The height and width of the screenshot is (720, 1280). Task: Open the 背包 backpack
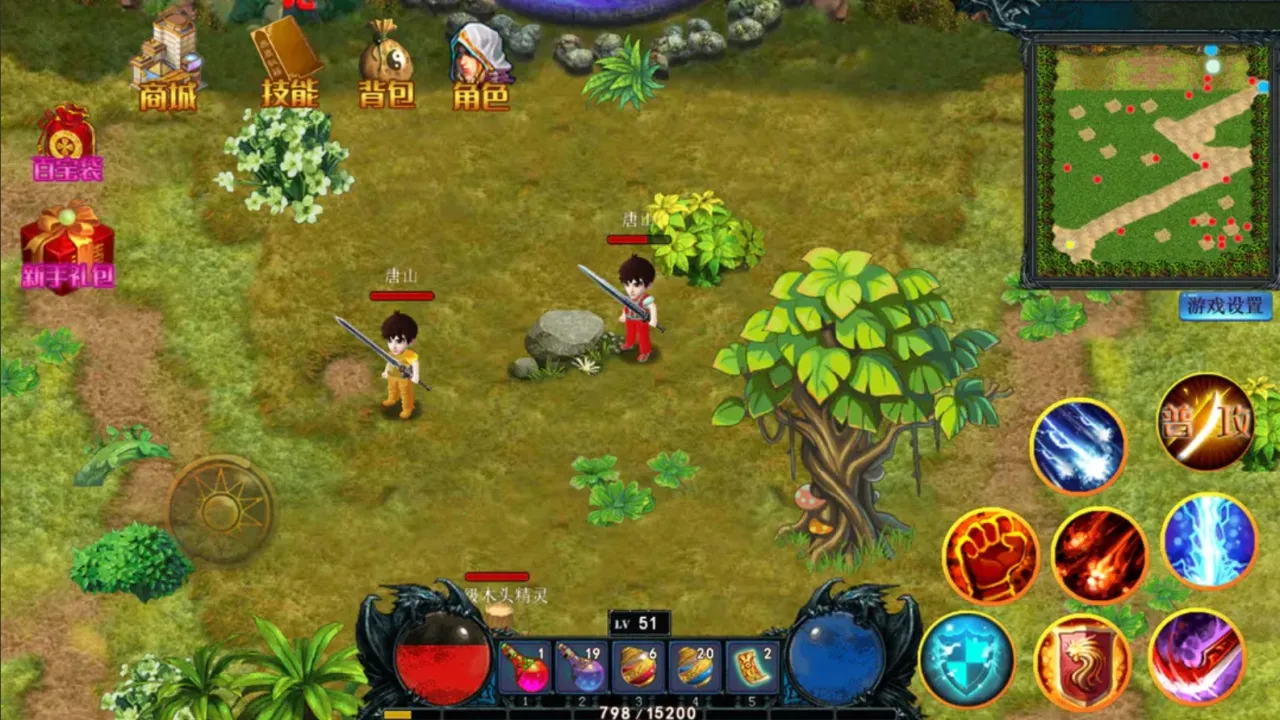point(386,62)
